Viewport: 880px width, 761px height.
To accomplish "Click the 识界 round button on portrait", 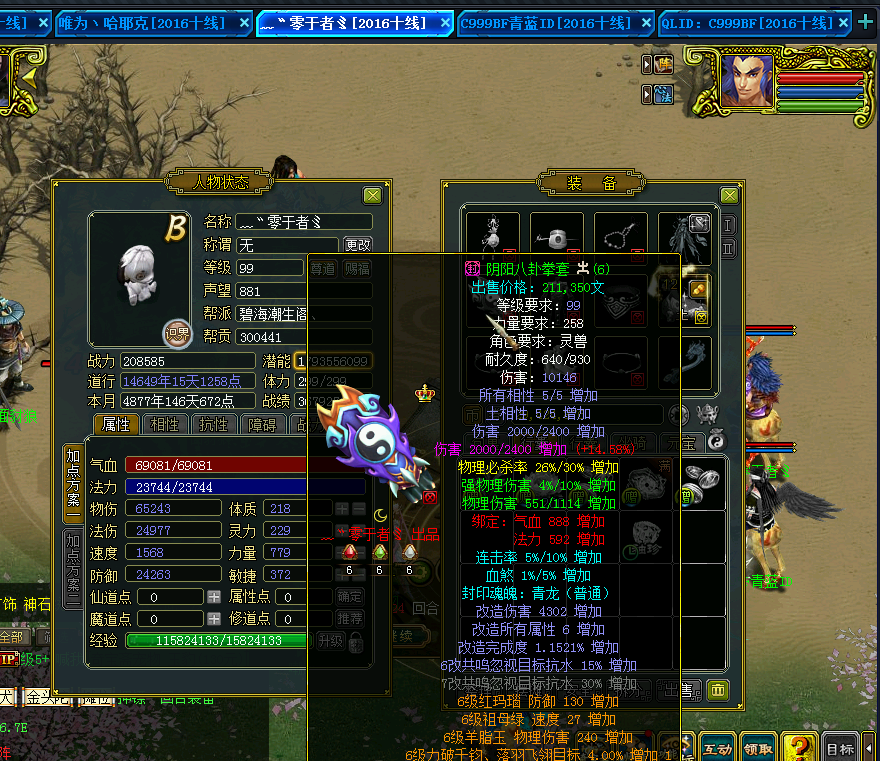I will tap(177, 333).
